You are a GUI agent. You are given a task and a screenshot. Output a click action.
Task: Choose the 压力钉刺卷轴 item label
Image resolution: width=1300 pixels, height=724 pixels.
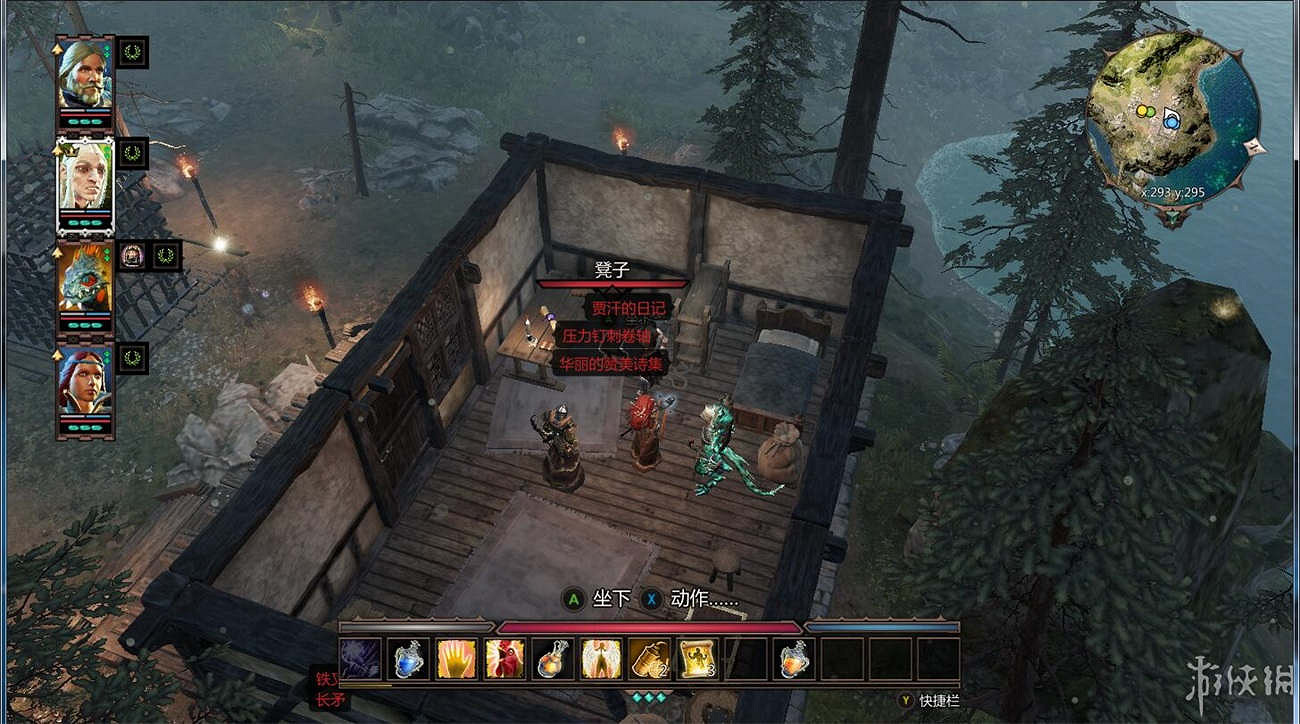pyautogui.click(x=608, y=336)
